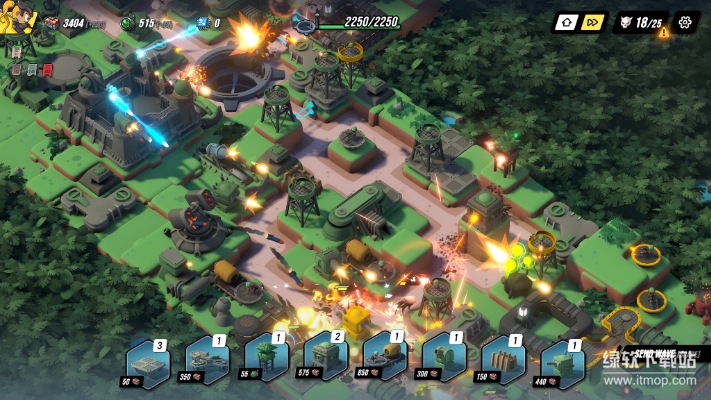Click the enemy wave counter skull icon
Image resolution: width=711 pixels, height=400 pixels.
pos(627,22)
